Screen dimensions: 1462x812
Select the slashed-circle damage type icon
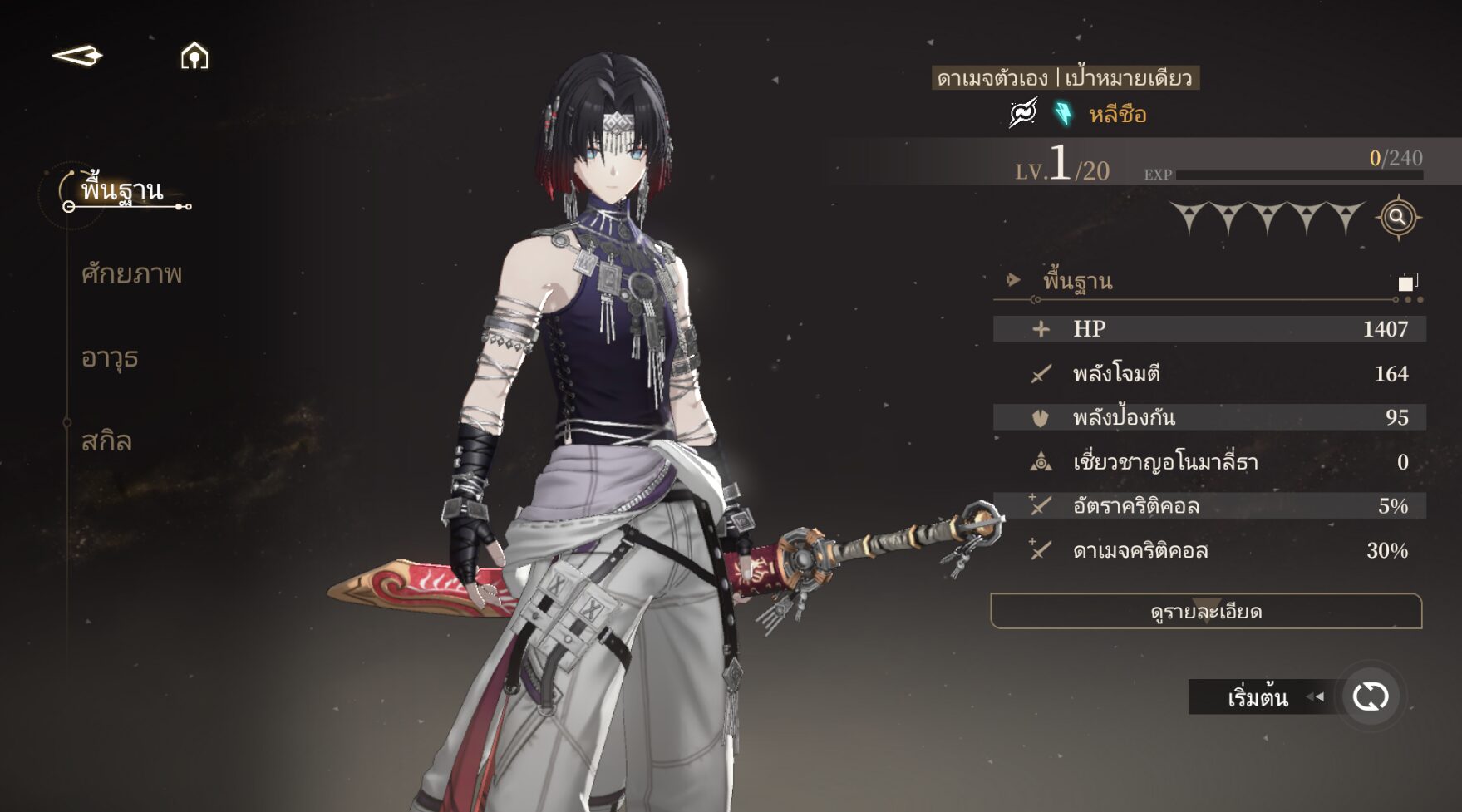coord(1023,112)
